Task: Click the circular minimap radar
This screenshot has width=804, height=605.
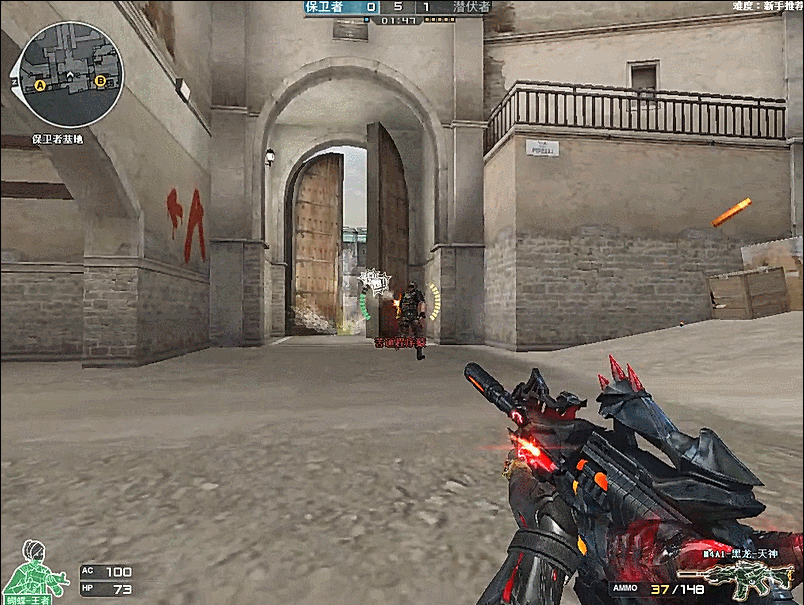Action: (70, 75)
